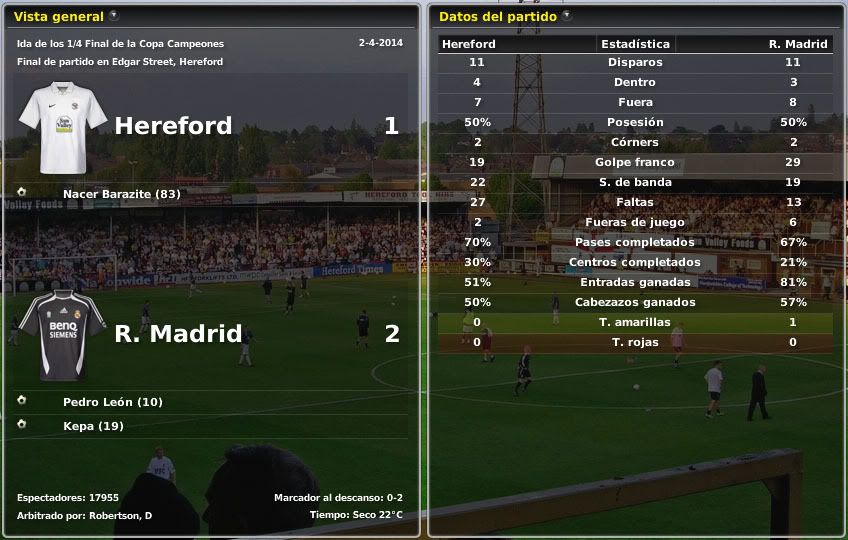Click the white Hereford kit image
The image size is (848, 540).
coord(62,126)
